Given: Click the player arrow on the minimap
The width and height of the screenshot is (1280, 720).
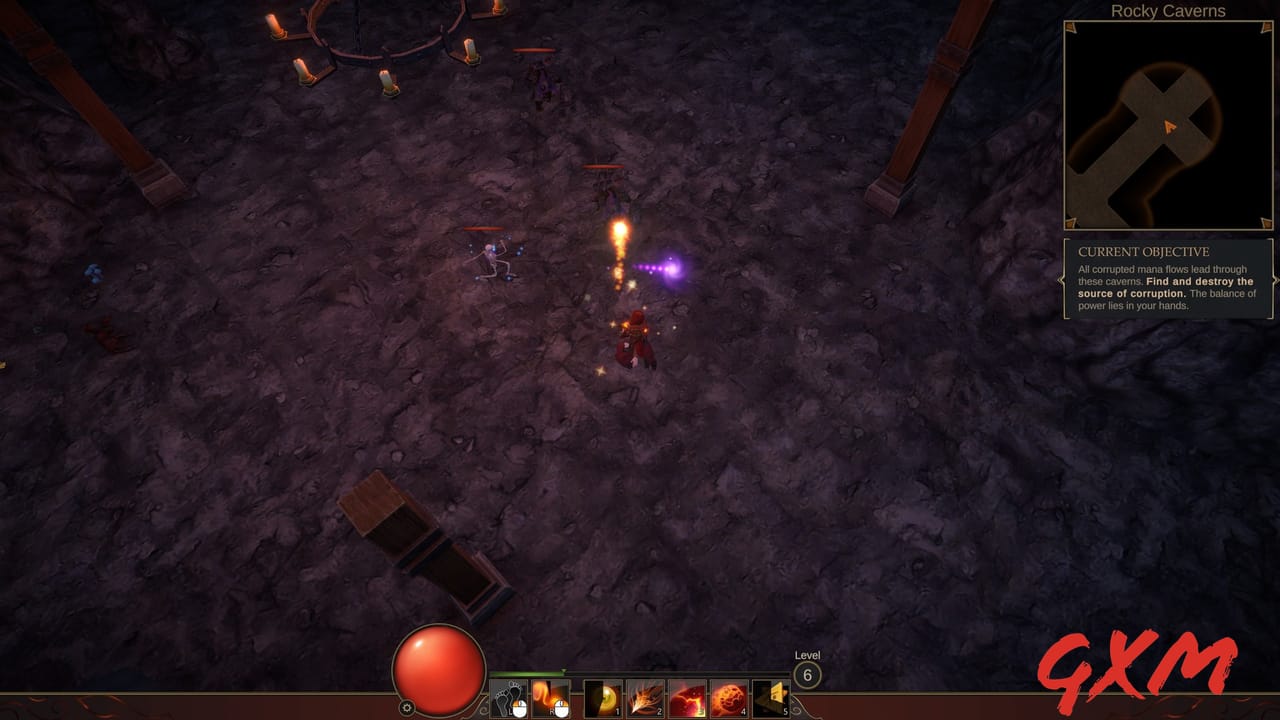Looking at the screenshot, I should pos(1168,128).
